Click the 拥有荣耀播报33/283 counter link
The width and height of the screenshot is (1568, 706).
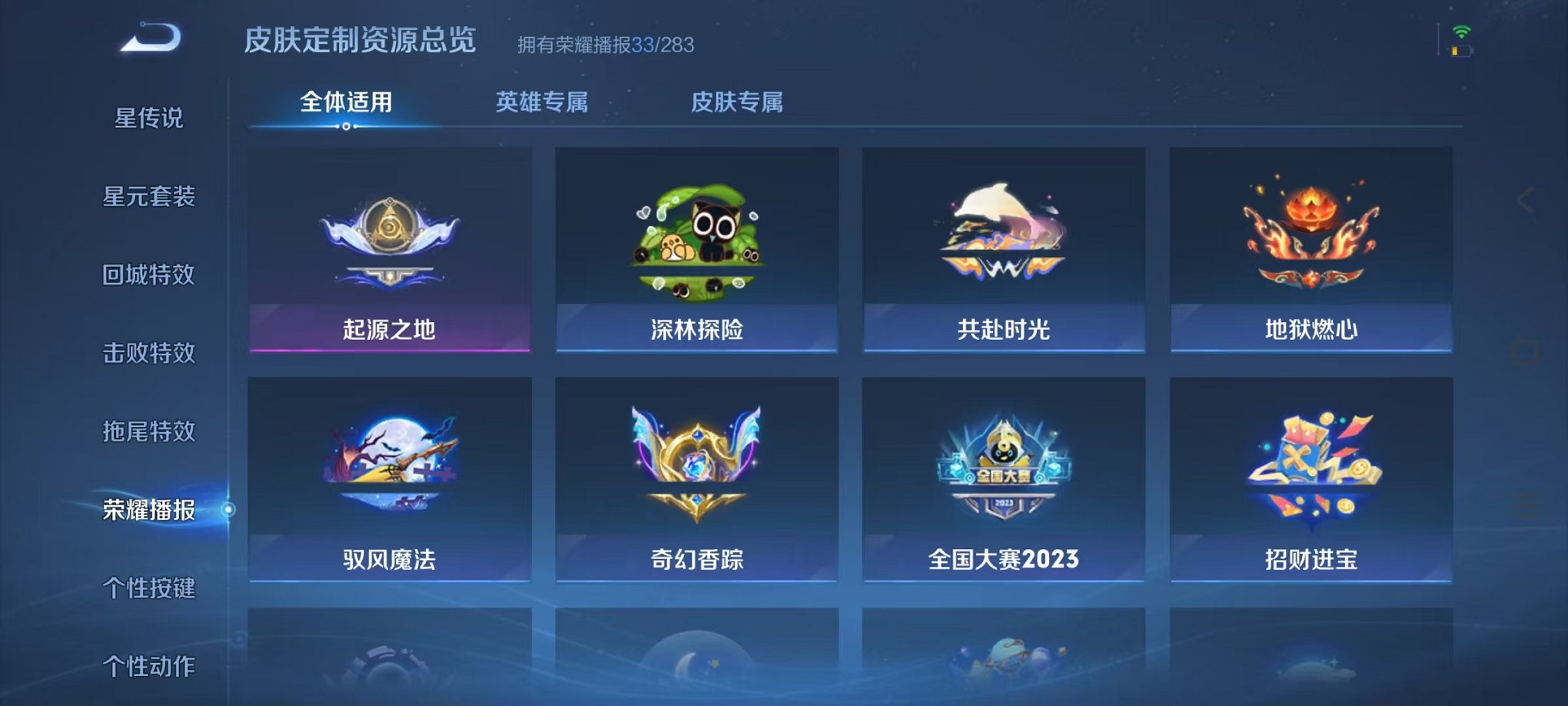tap(605, 45)
